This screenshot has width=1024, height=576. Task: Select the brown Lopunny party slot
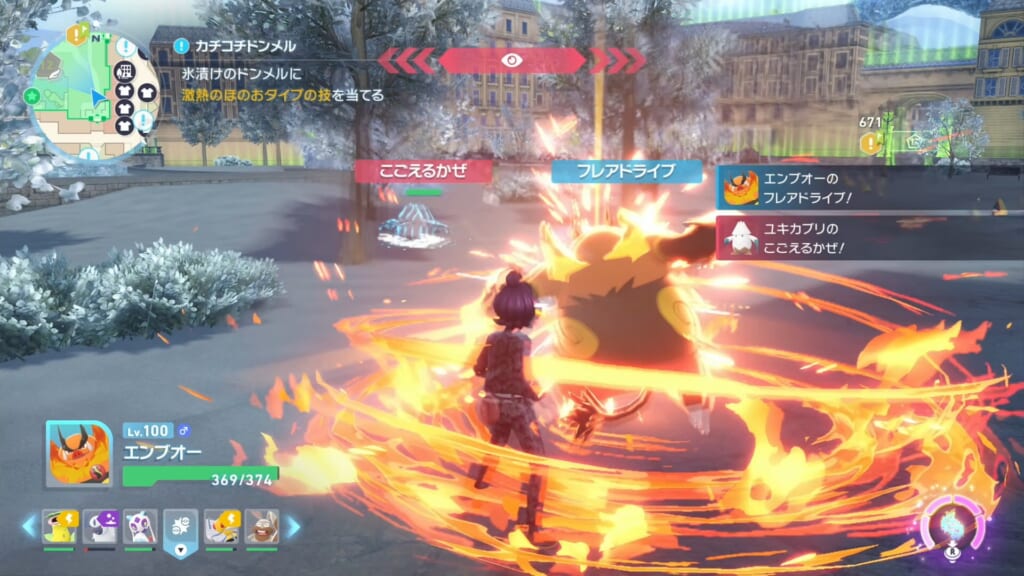[262, 526]
